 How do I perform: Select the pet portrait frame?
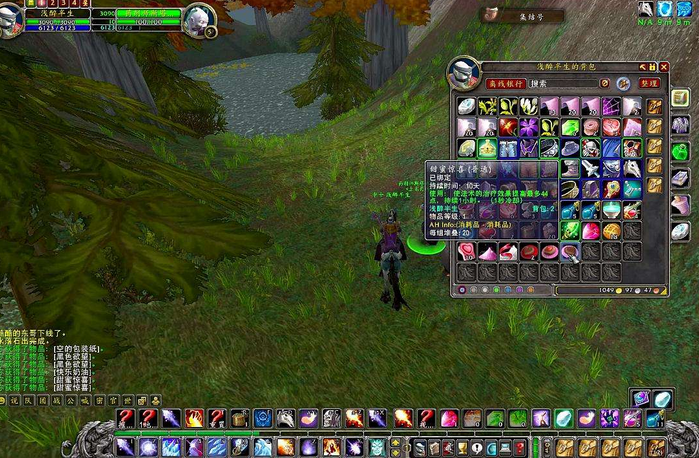(198, 17)
